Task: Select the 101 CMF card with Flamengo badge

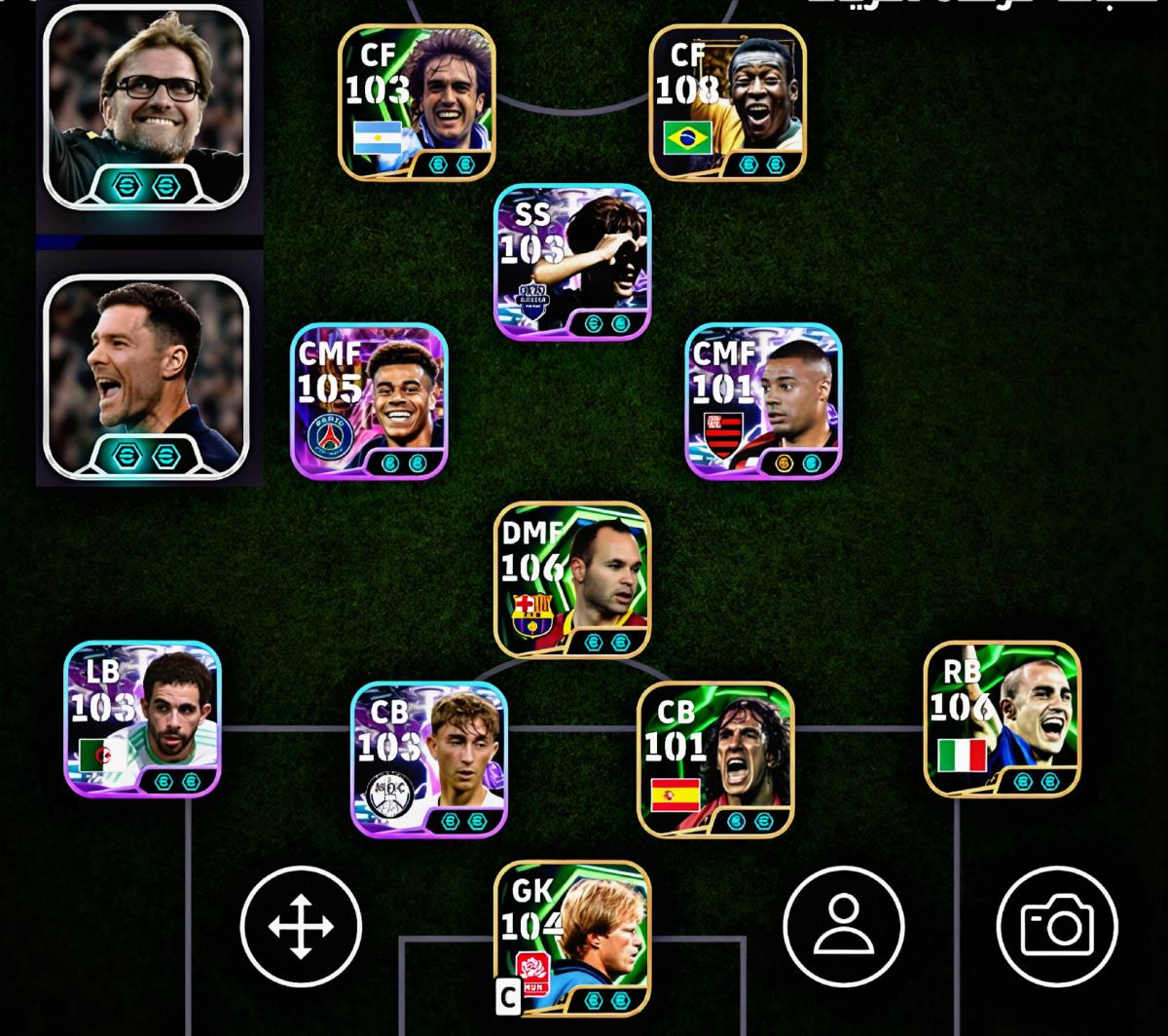Action: click(763, 401)
